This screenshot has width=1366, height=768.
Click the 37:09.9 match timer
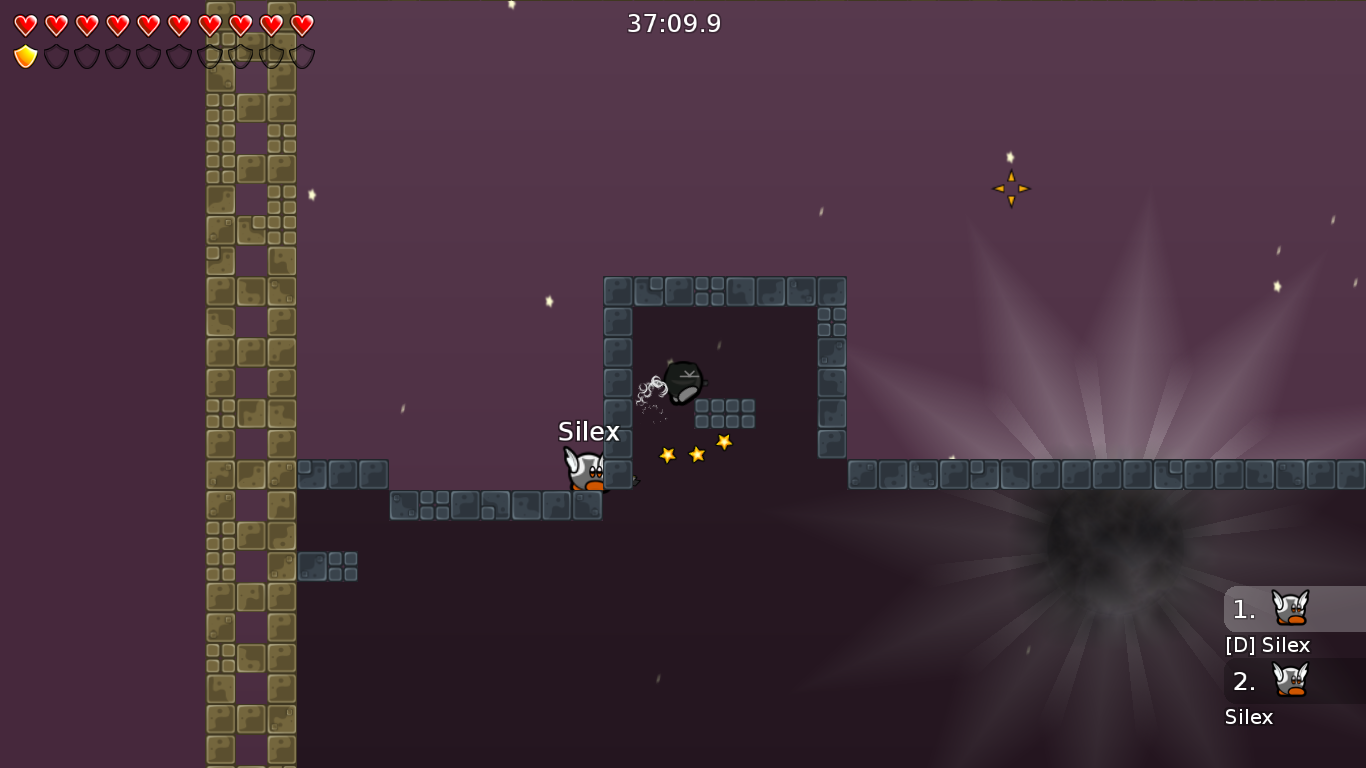(x=674, y=22)
